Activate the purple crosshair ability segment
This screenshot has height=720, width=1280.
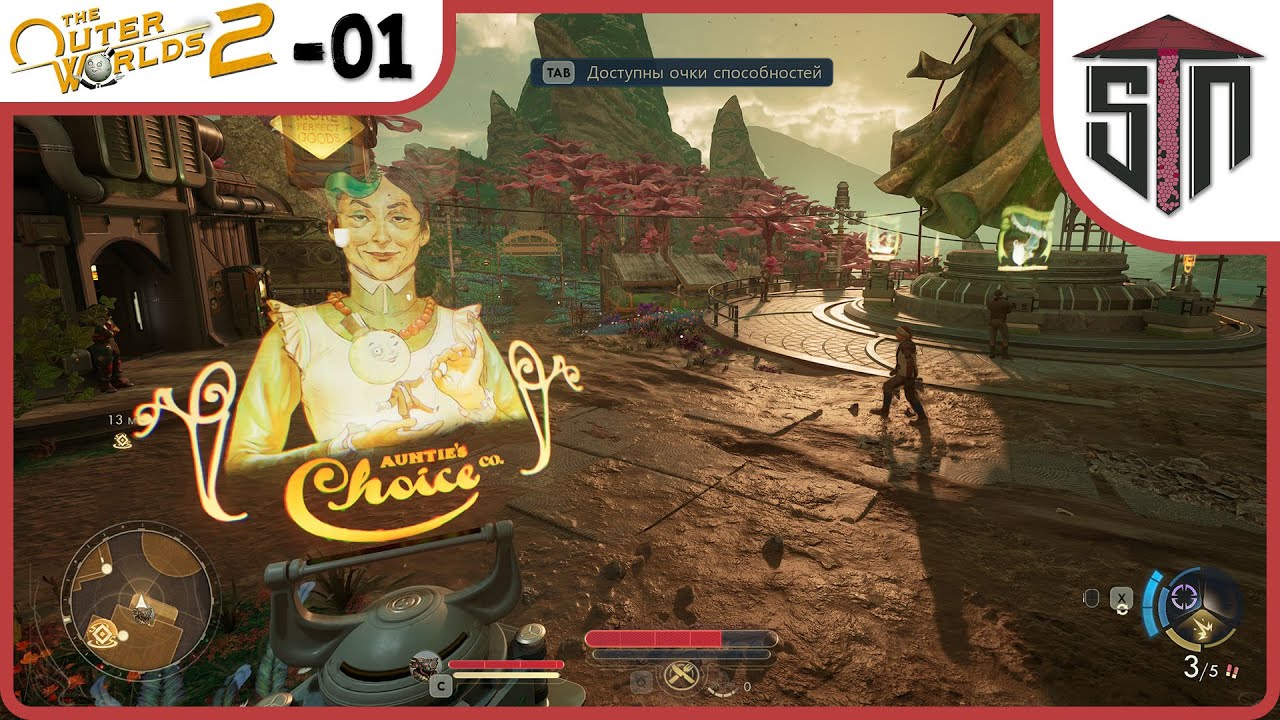coord(1187,597)
